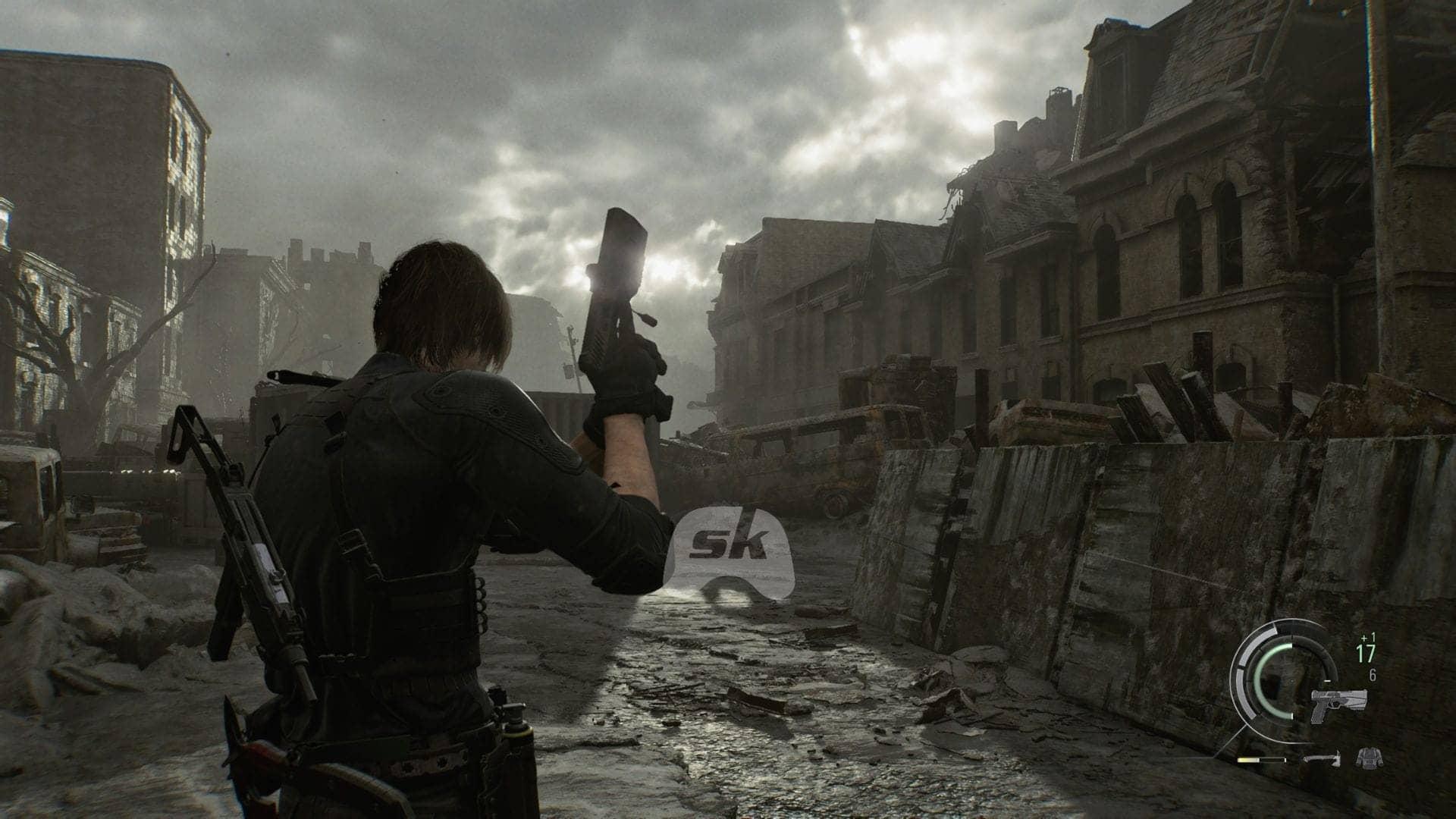Click the dash marker above the pistol icon

tap(1327, 680)
